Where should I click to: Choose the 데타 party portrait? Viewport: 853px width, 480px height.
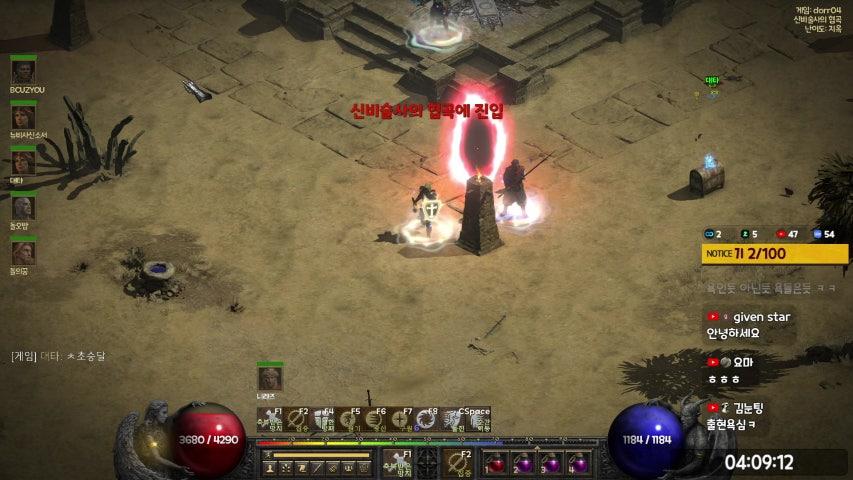23,162
